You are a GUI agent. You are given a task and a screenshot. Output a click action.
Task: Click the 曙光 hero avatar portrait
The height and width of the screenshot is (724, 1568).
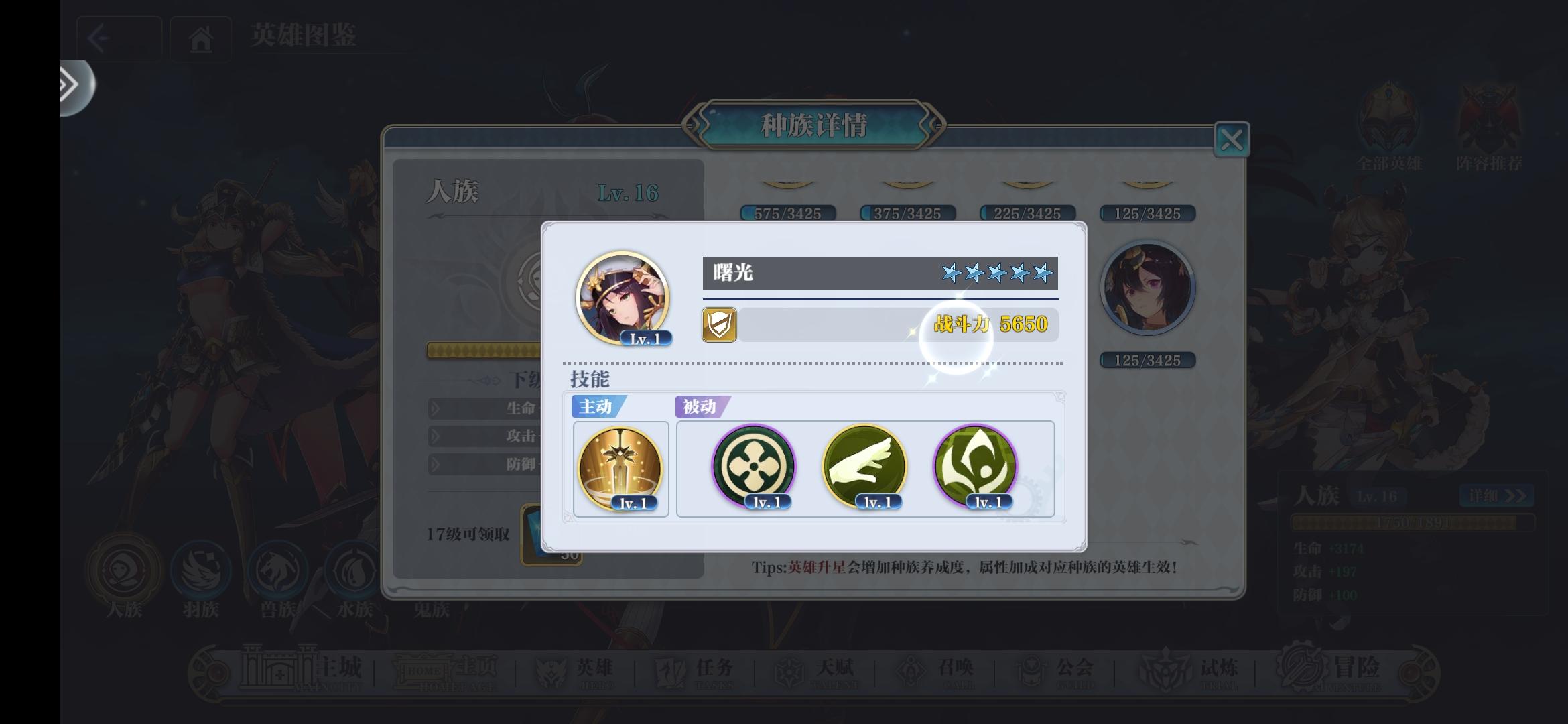[622, 295]
